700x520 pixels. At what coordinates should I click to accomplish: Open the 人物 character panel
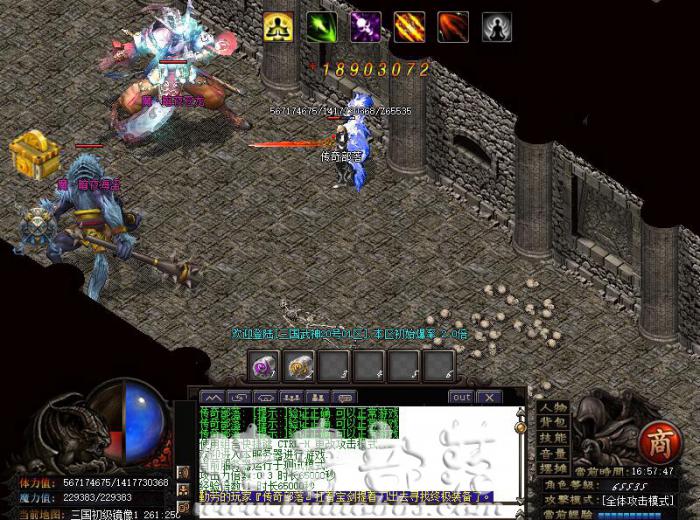point(553,407)
